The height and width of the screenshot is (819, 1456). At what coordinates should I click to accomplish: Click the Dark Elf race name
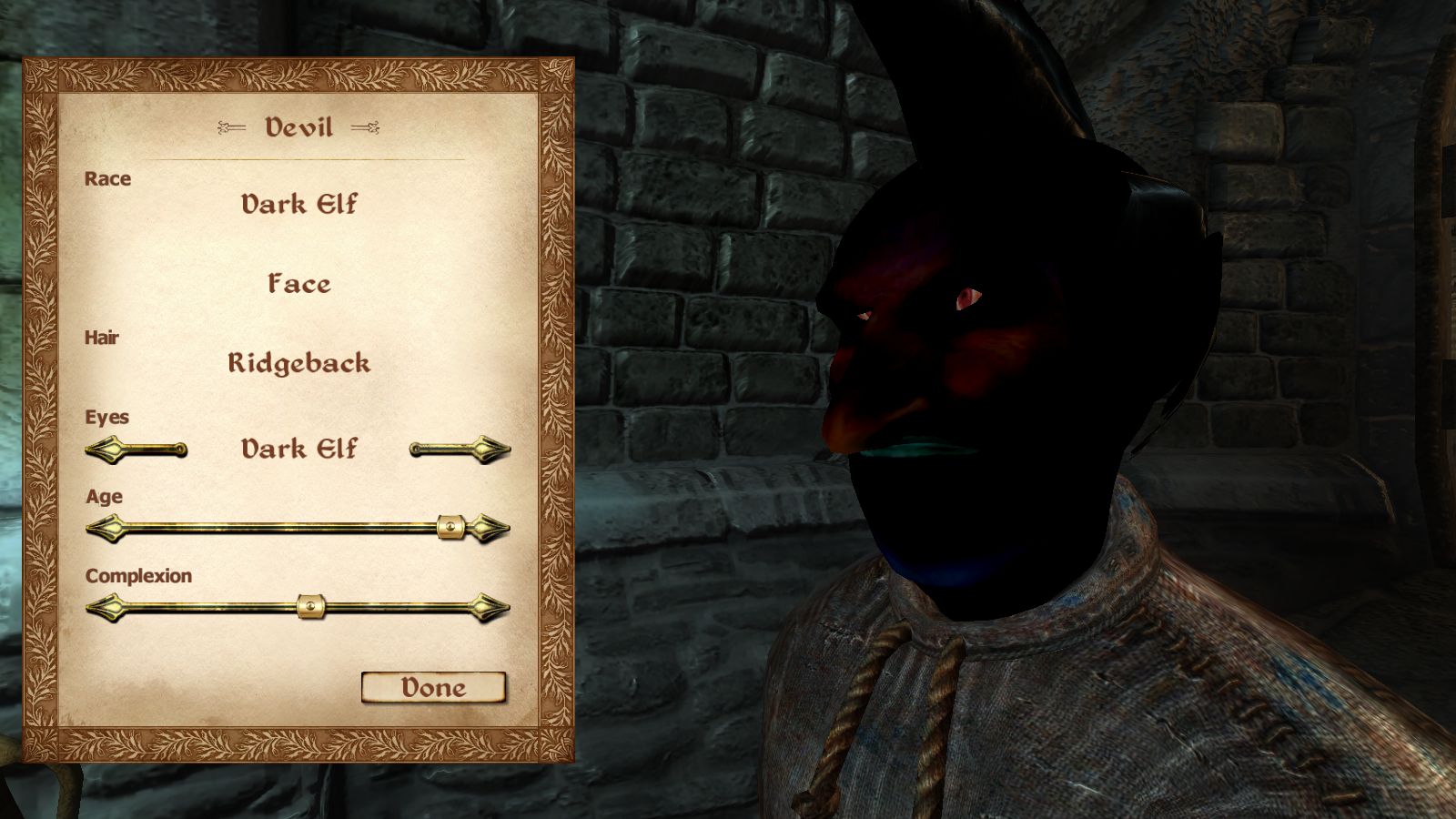tap(298, 204)
